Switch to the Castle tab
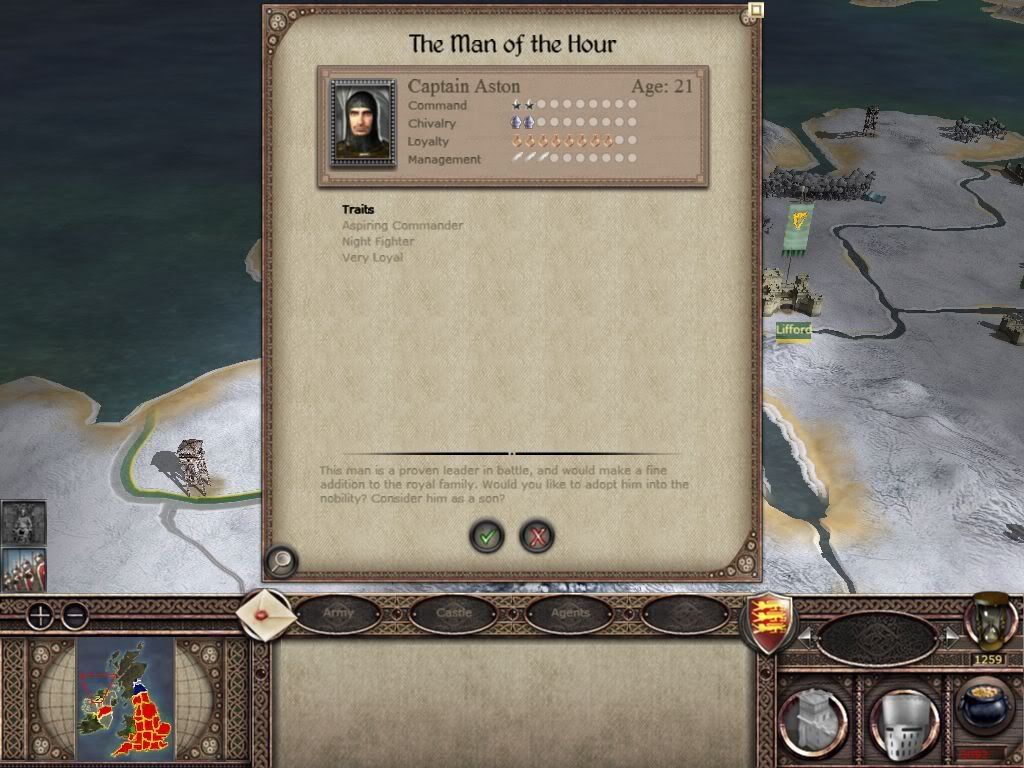Image resolution: width=1024 pixels, height=768 pixels. 454,613
